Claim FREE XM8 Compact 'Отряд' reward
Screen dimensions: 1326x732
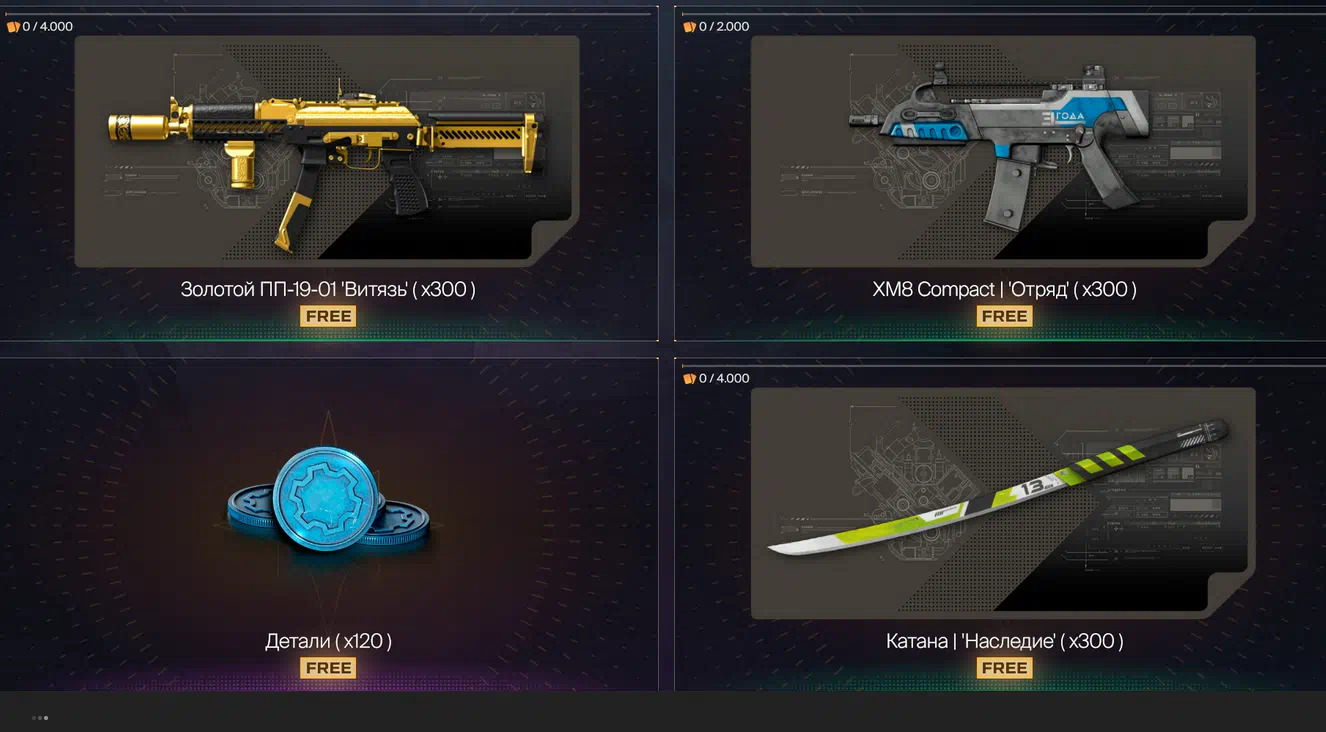pyautogui.click(x=1004, y=316)
